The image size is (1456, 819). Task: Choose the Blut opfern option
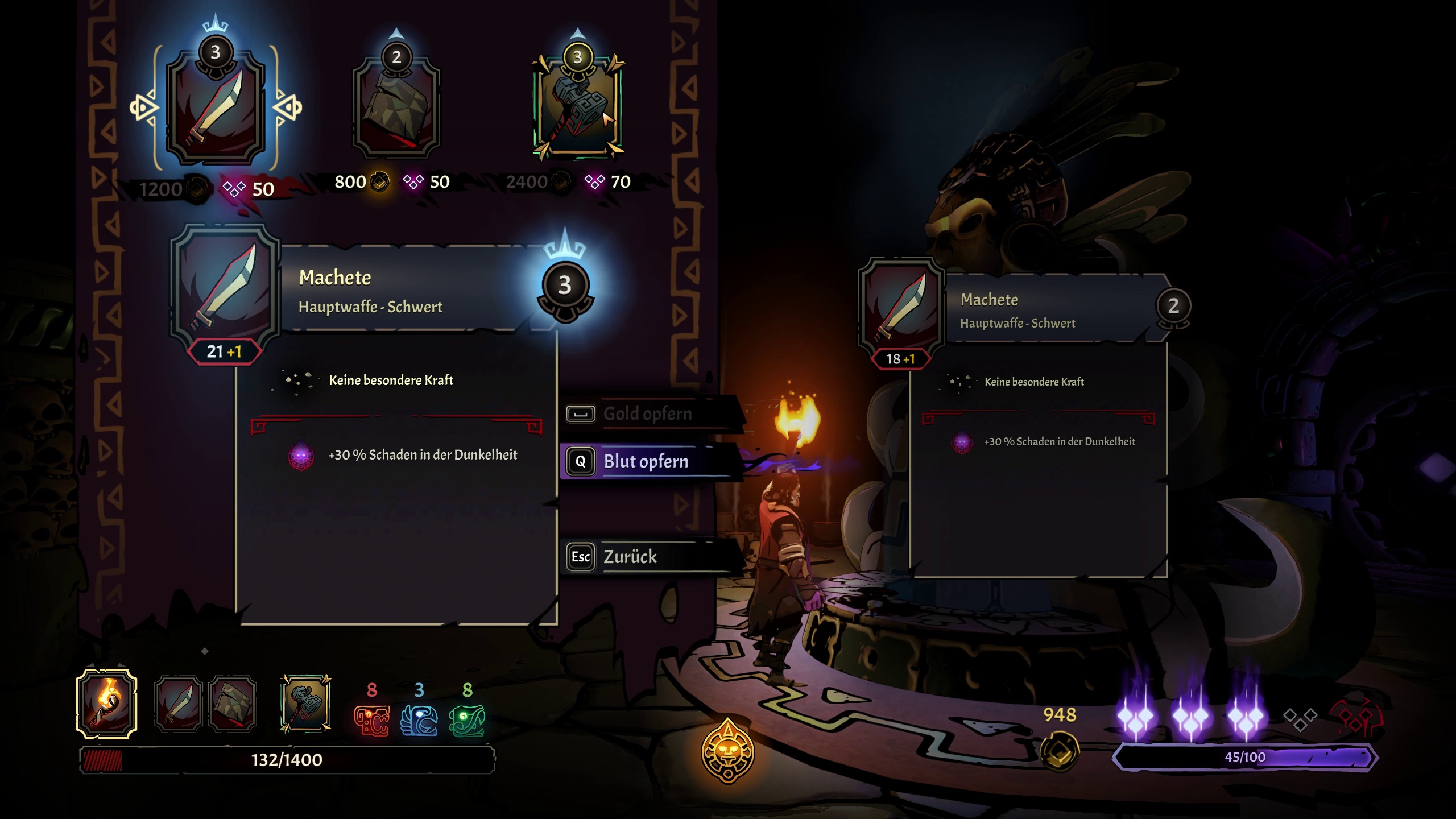click(x=646, y=461)
